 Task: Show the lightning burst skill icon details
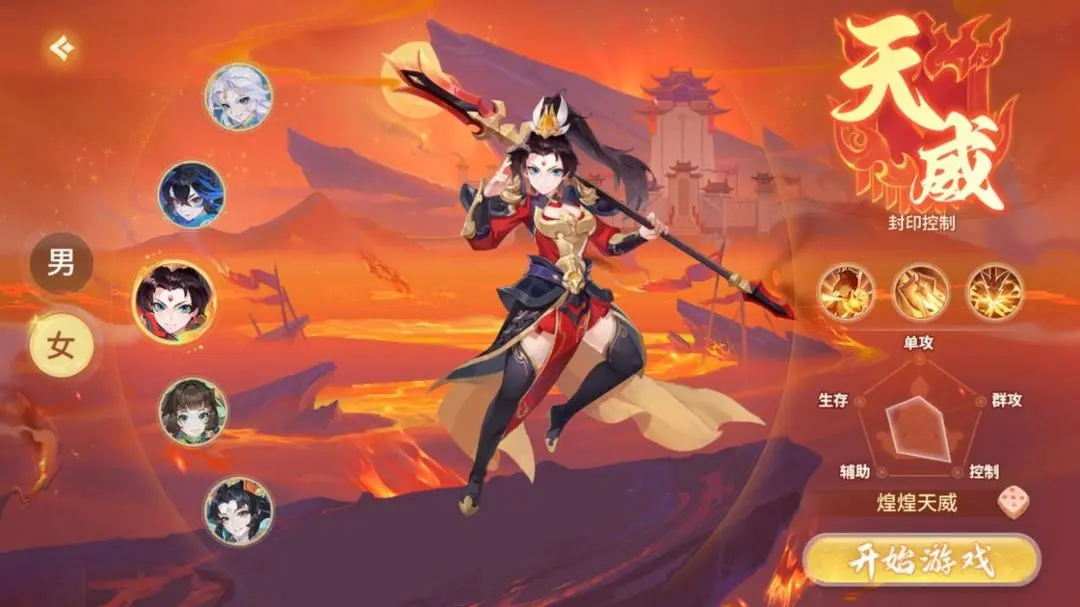pyautogui.click(x=994, y=292)
